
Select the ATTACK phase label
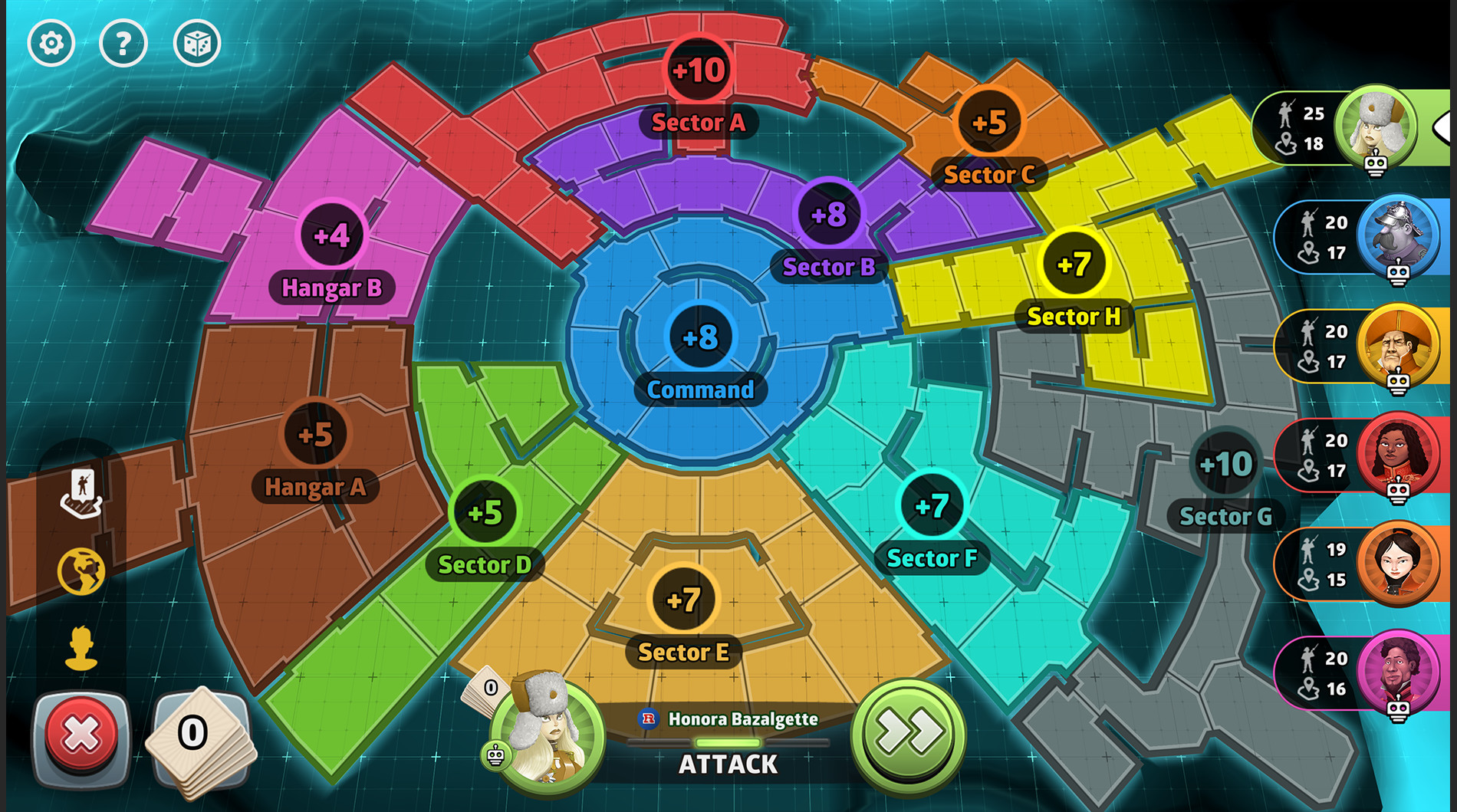click(728, 764)
